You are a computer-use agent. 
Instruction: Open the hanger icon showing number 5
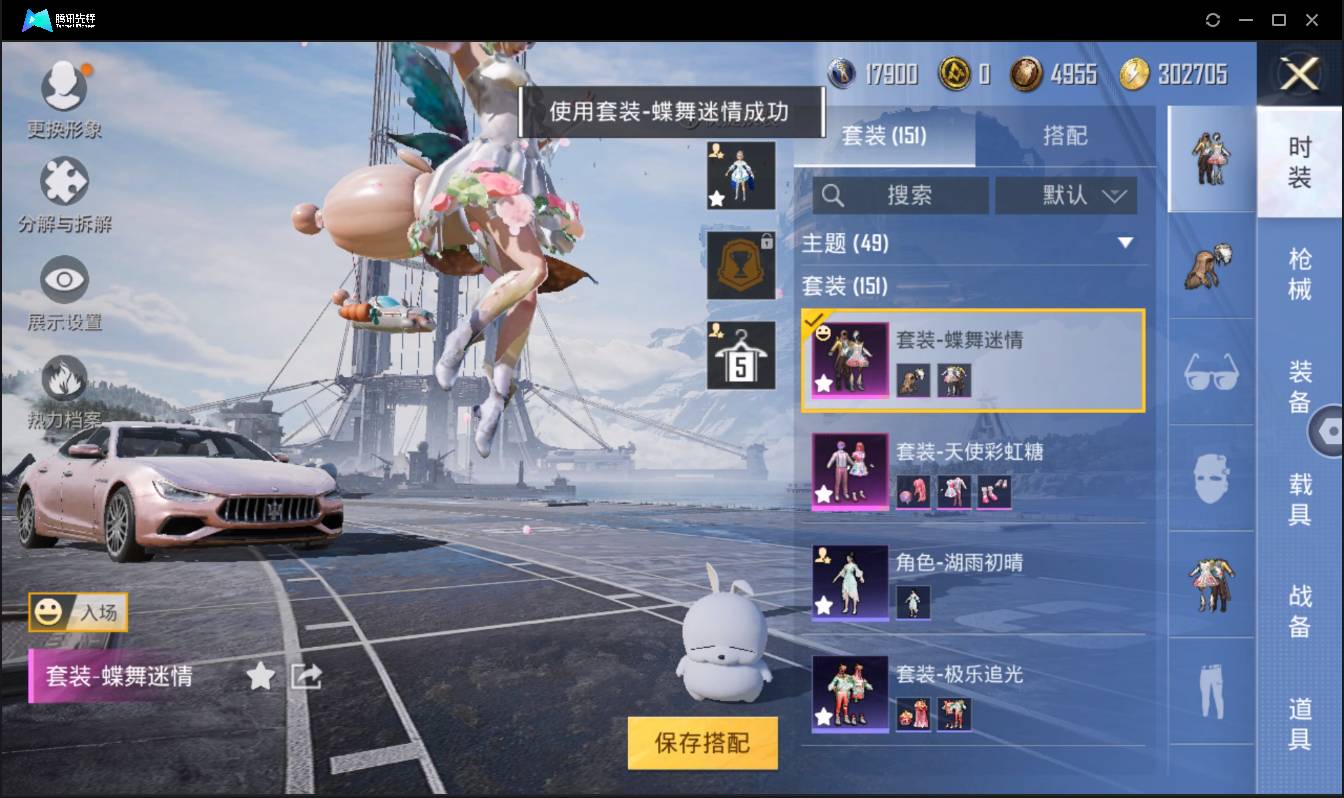click(x=740, y=353)
